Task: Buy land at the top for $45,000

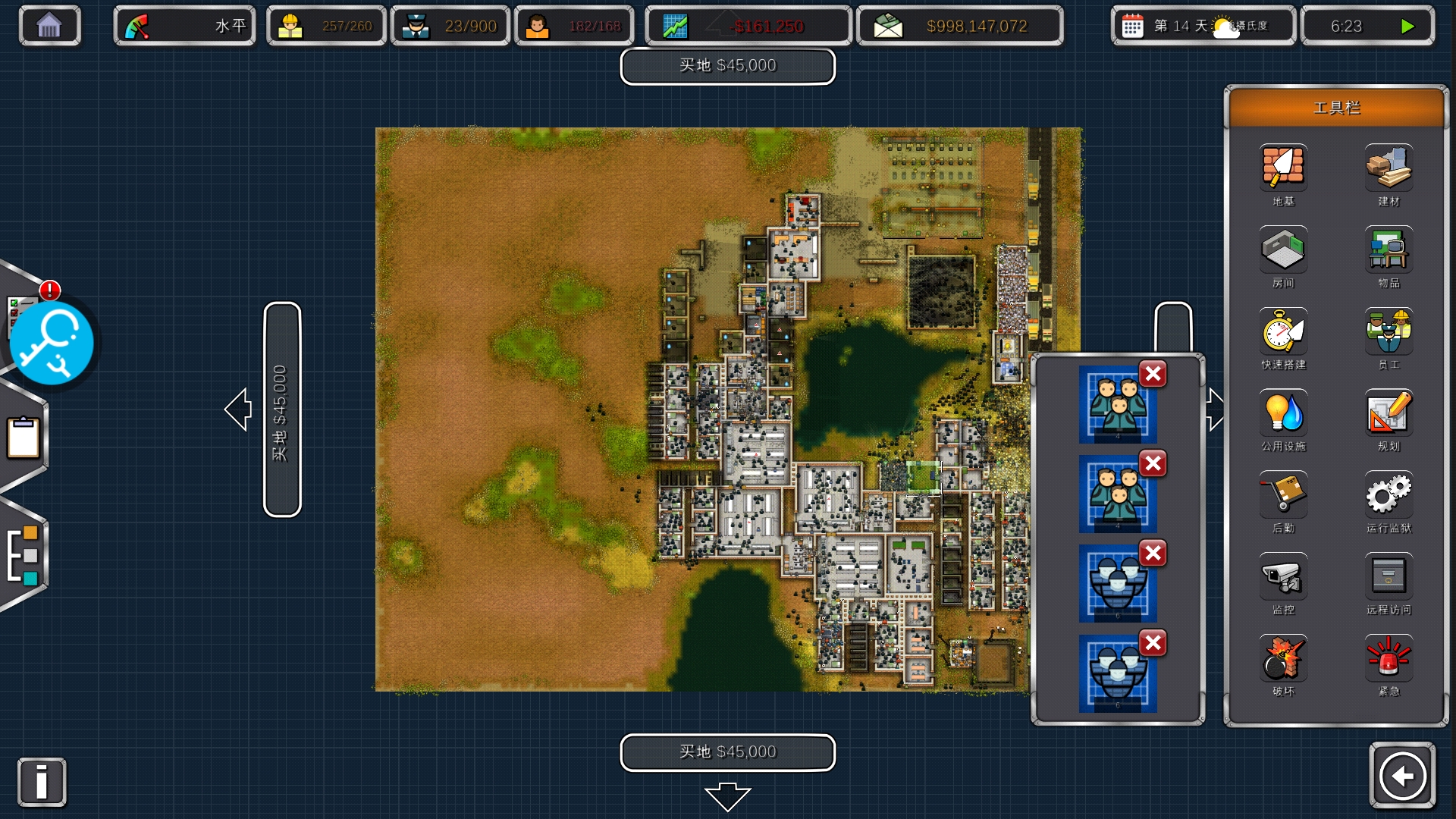Action: [x=727, y=66]
